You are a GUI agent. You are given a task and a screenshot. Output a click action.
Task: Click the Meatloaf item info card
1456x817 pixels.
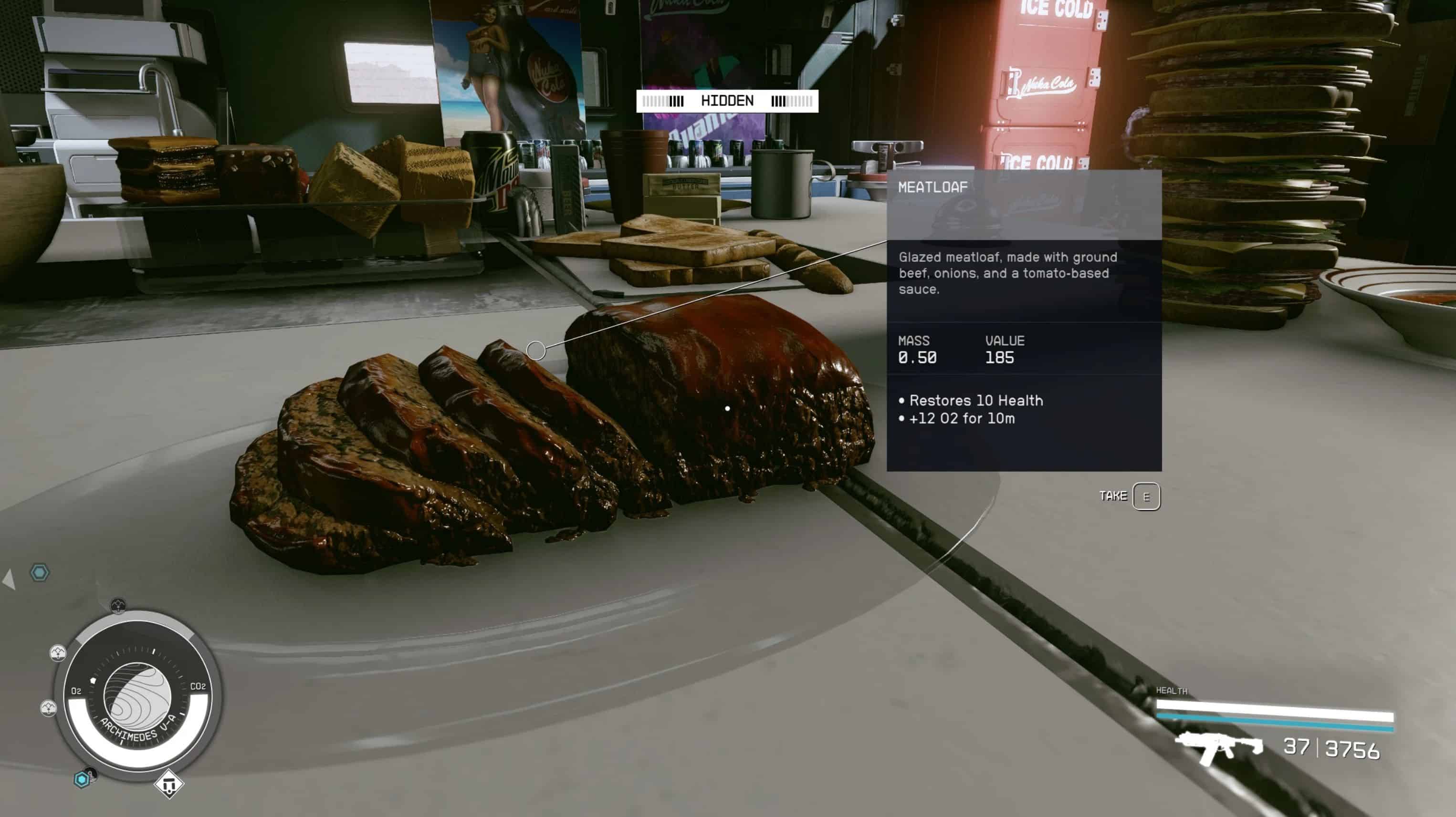(1024, 320)
